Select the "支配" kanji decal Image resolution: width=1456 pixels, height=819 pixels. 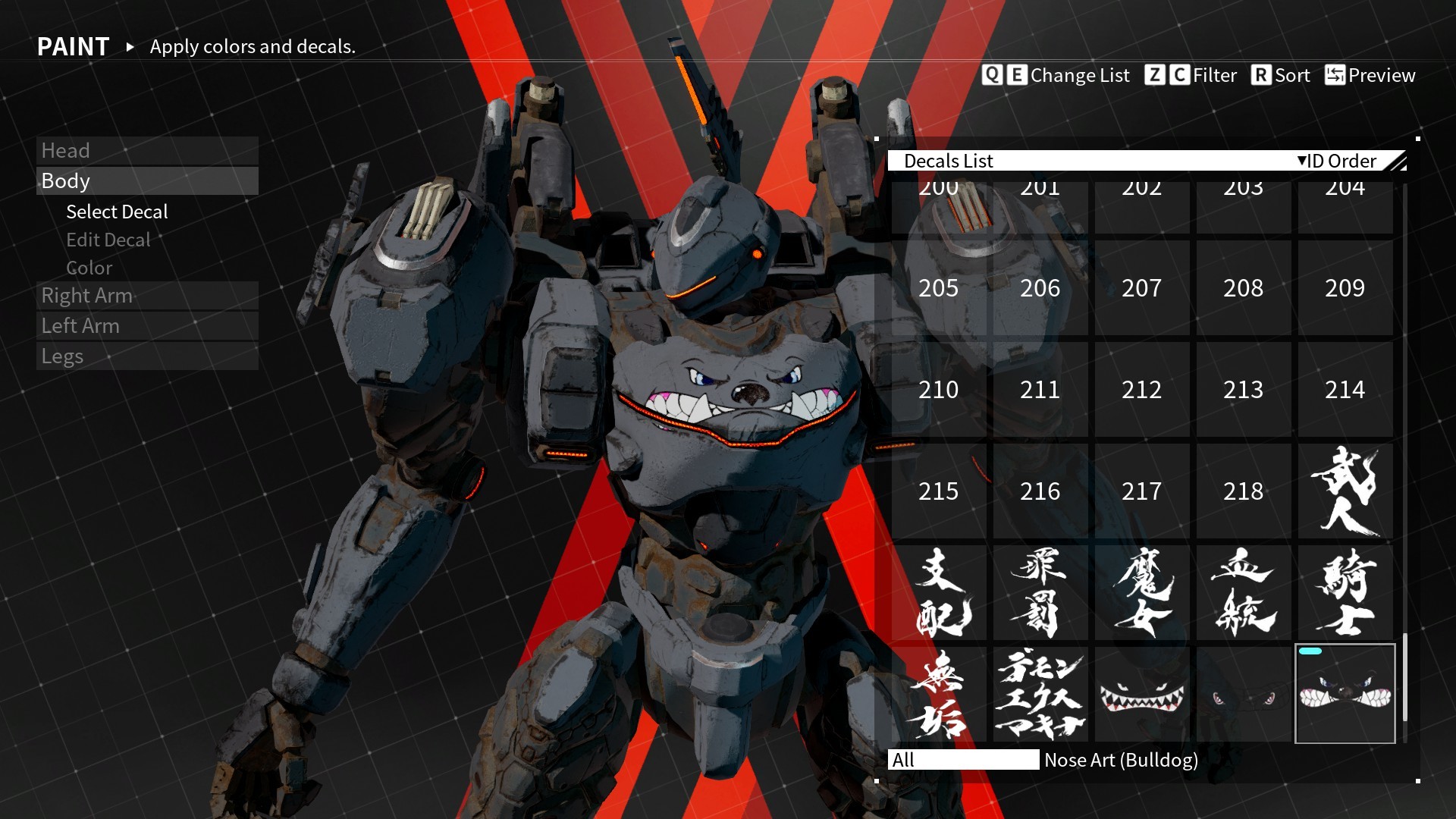[x=939, y=592]
